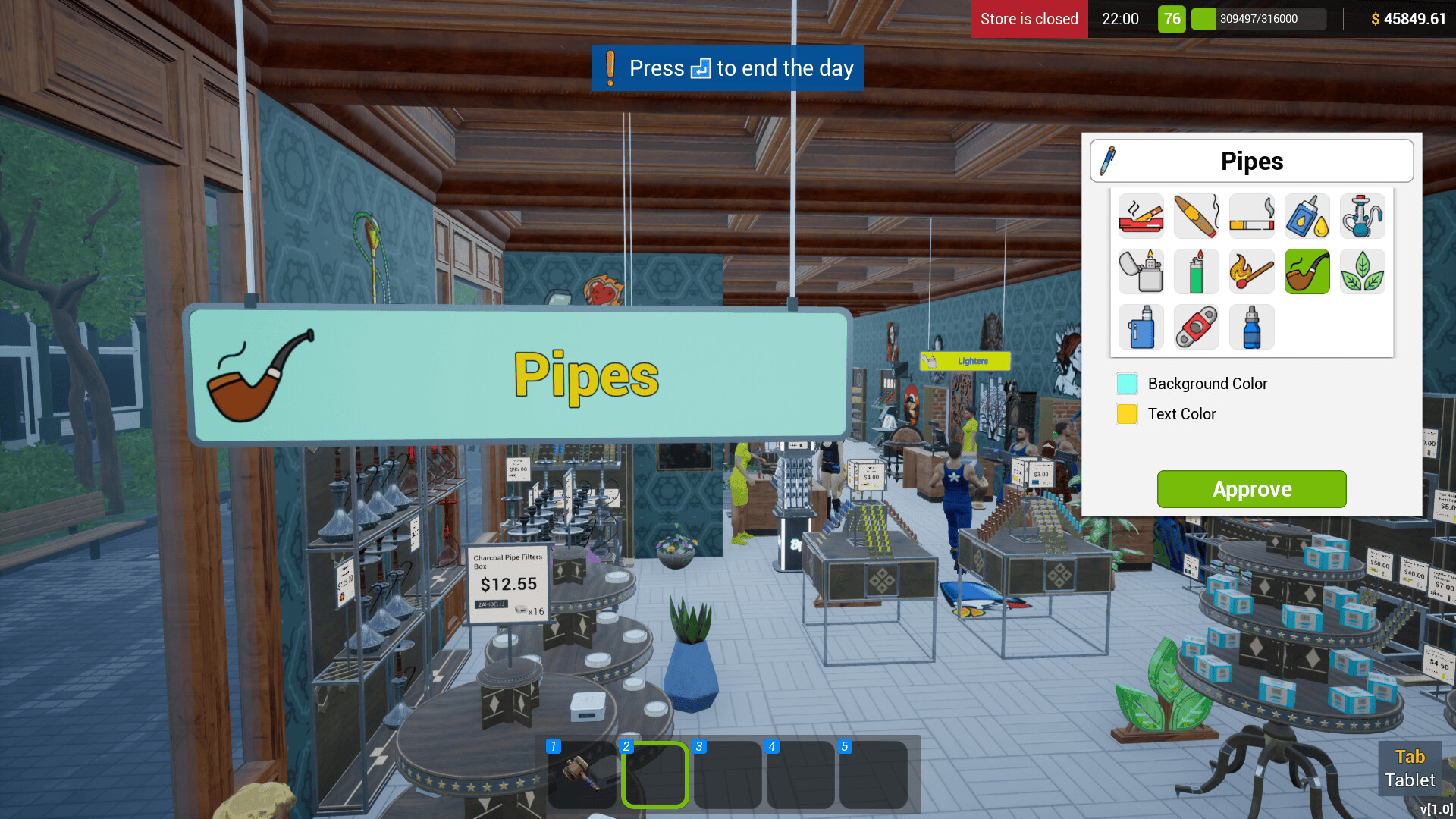The height and width of the screenshot is (819, 1456).
Task: Open the Background Color picker
Action: coord(1127,384)
